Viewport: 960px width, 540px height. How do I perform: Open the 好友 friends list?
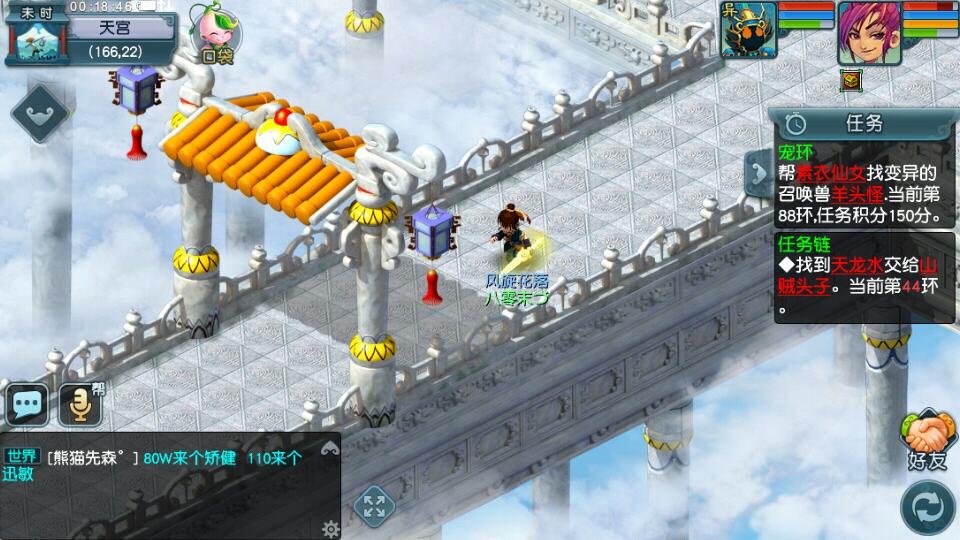tap(927, 440)
